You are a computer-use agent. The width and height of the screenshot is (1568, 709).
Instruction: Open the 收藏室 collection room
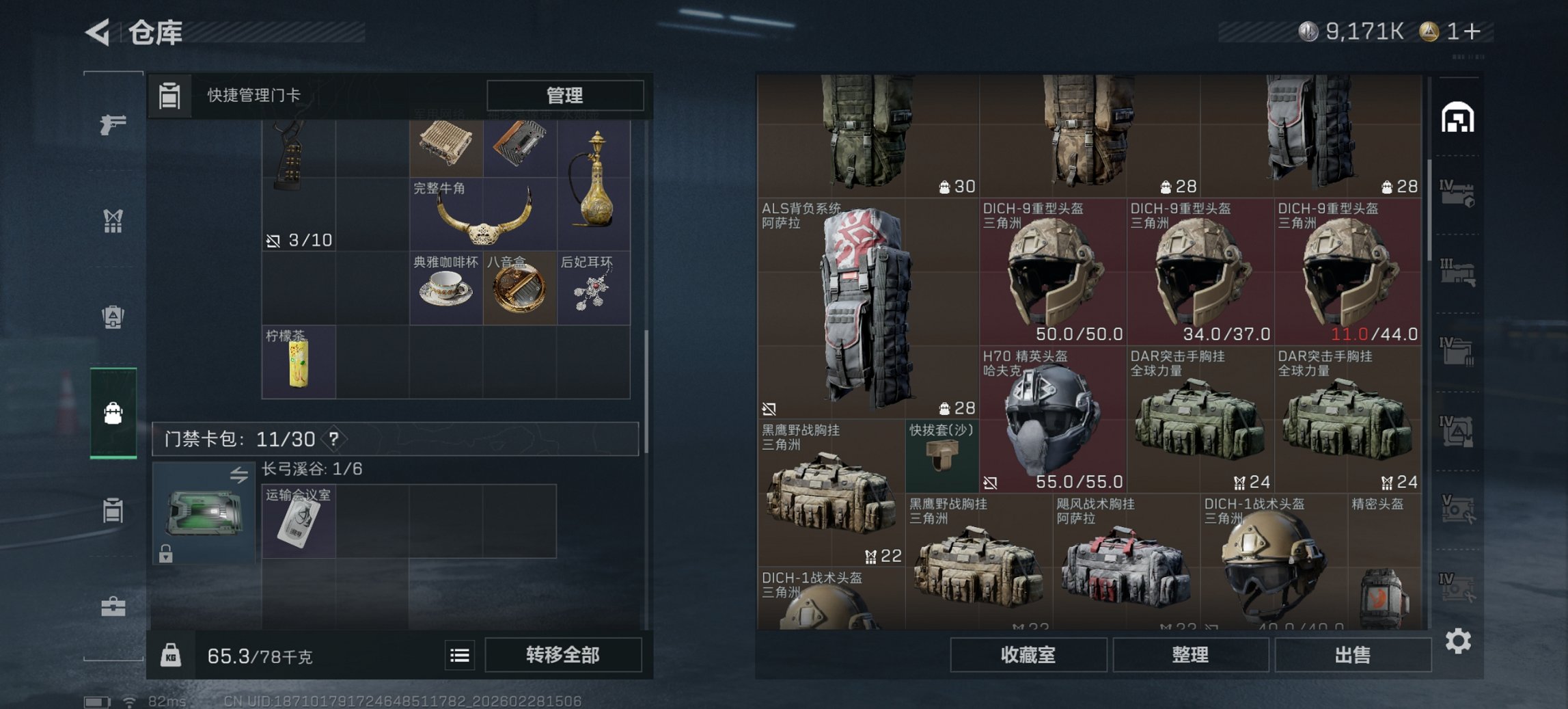point(1028,655)
